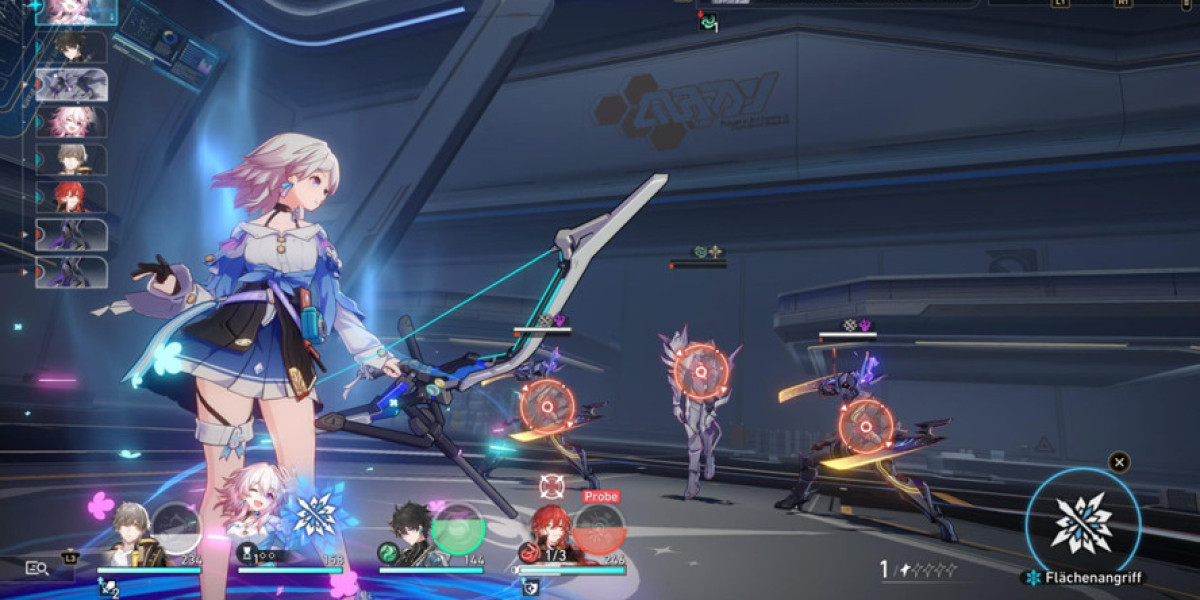Cancel with the X button above Flächenangriff
Image resolution: width=1200 pixels, height=600 pixels.
(x=1120, y=462)
